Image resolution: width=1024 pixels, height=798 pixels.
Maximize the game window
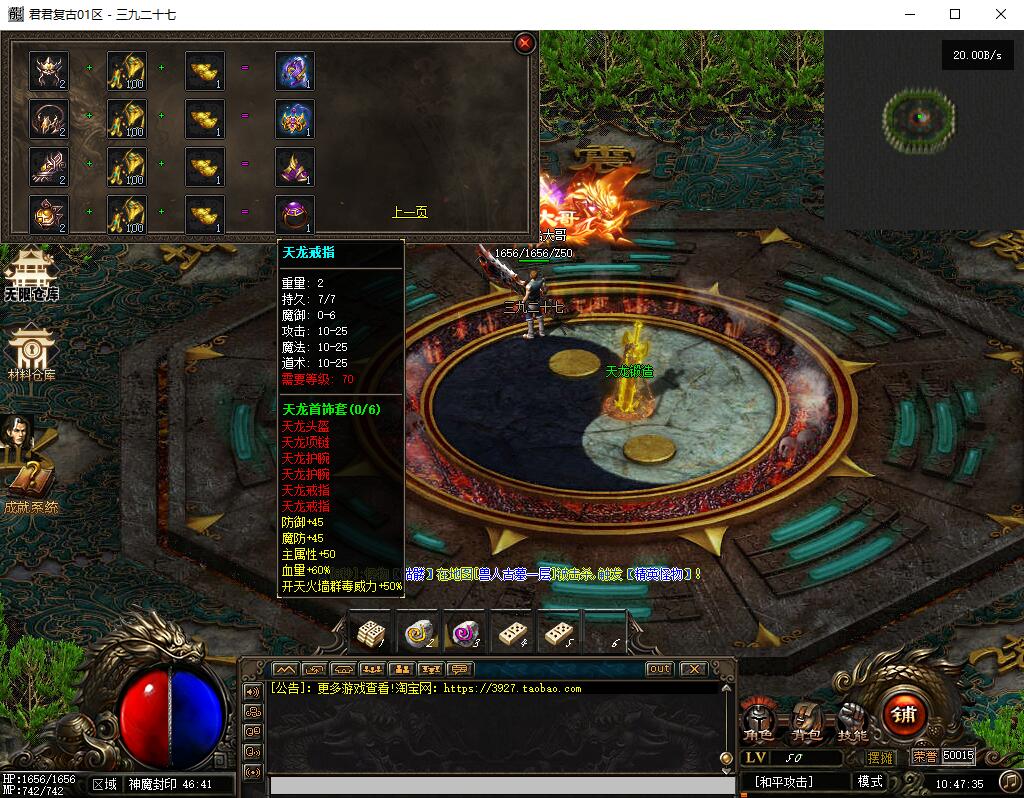click(x=955, y=14)
